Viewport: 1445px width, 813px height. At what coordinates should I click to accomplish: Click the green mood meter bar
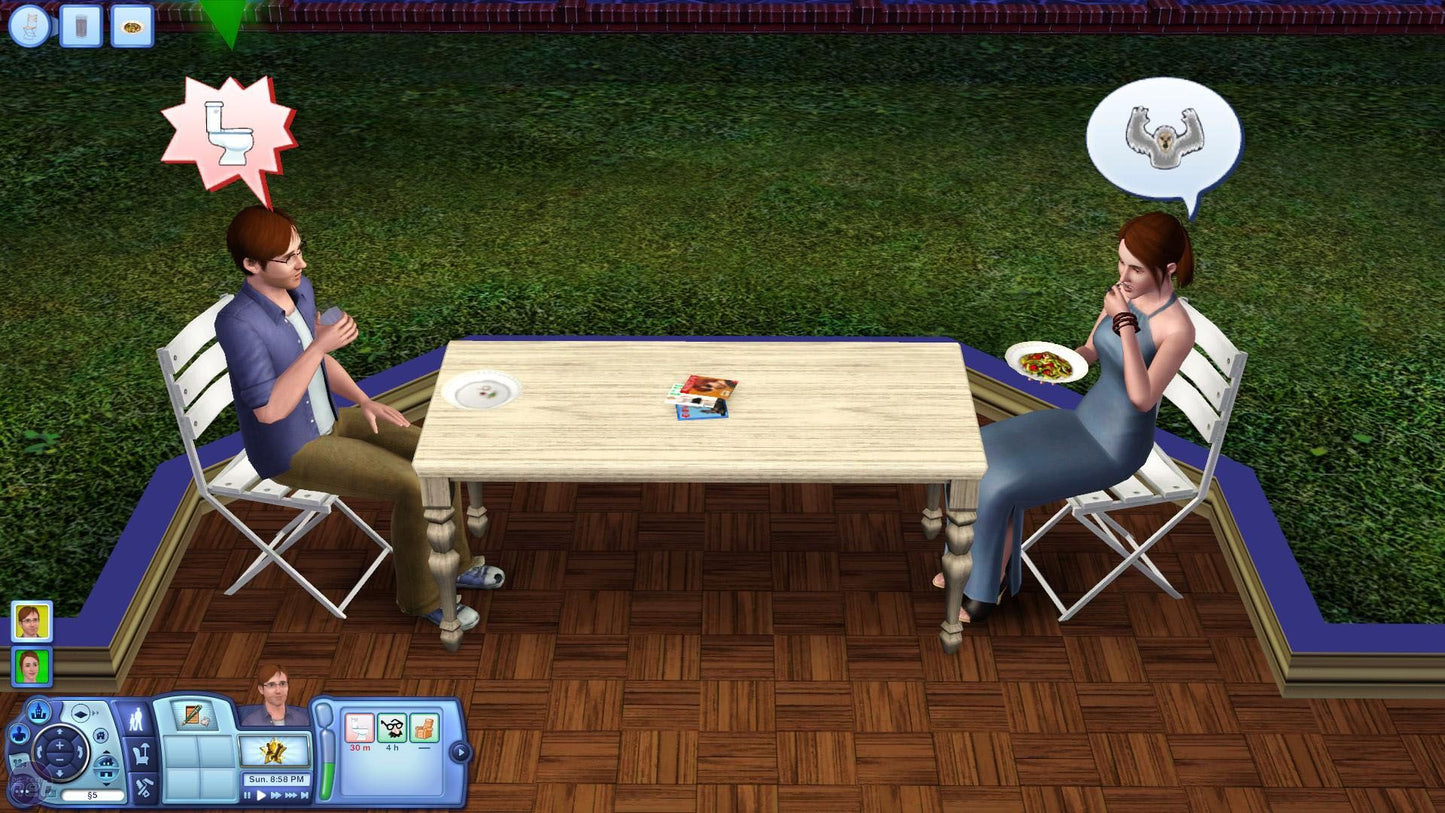[x=327, y=773]
